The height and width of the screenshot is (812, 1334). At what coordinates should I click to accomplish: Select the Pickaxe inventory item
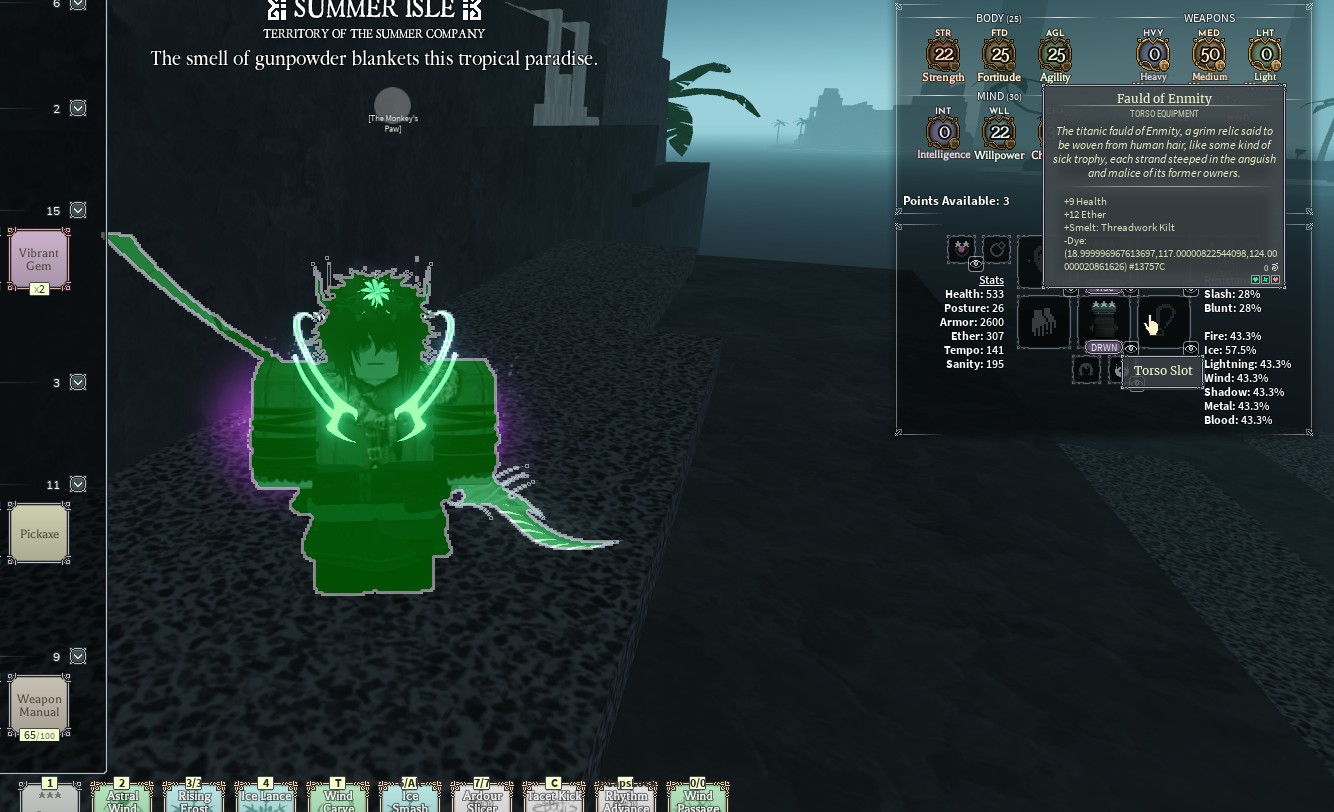click(x=39, y=533)
